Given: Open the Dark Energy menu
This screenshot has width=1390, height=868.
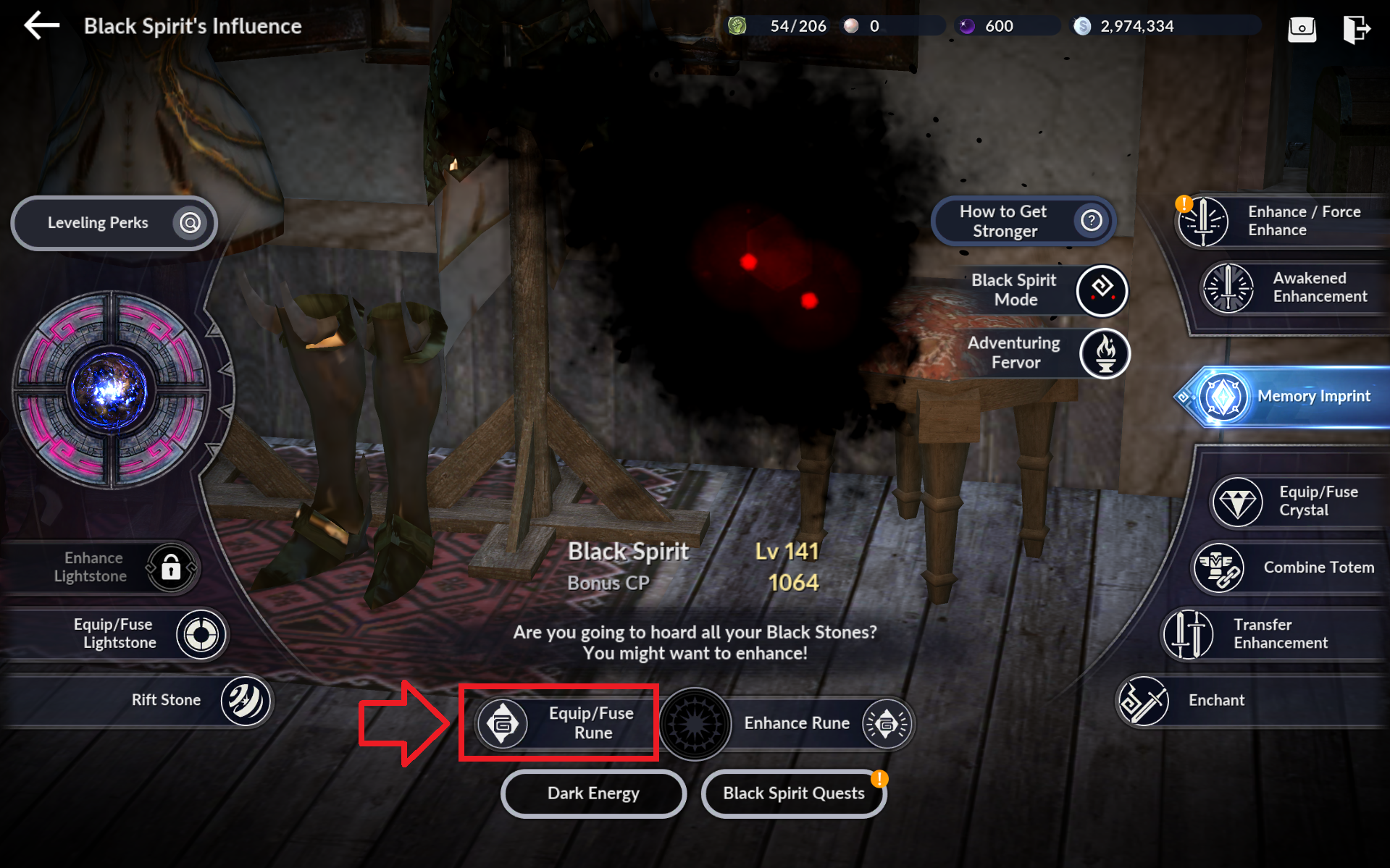Looking at the screenshot, I should point(593,793).
